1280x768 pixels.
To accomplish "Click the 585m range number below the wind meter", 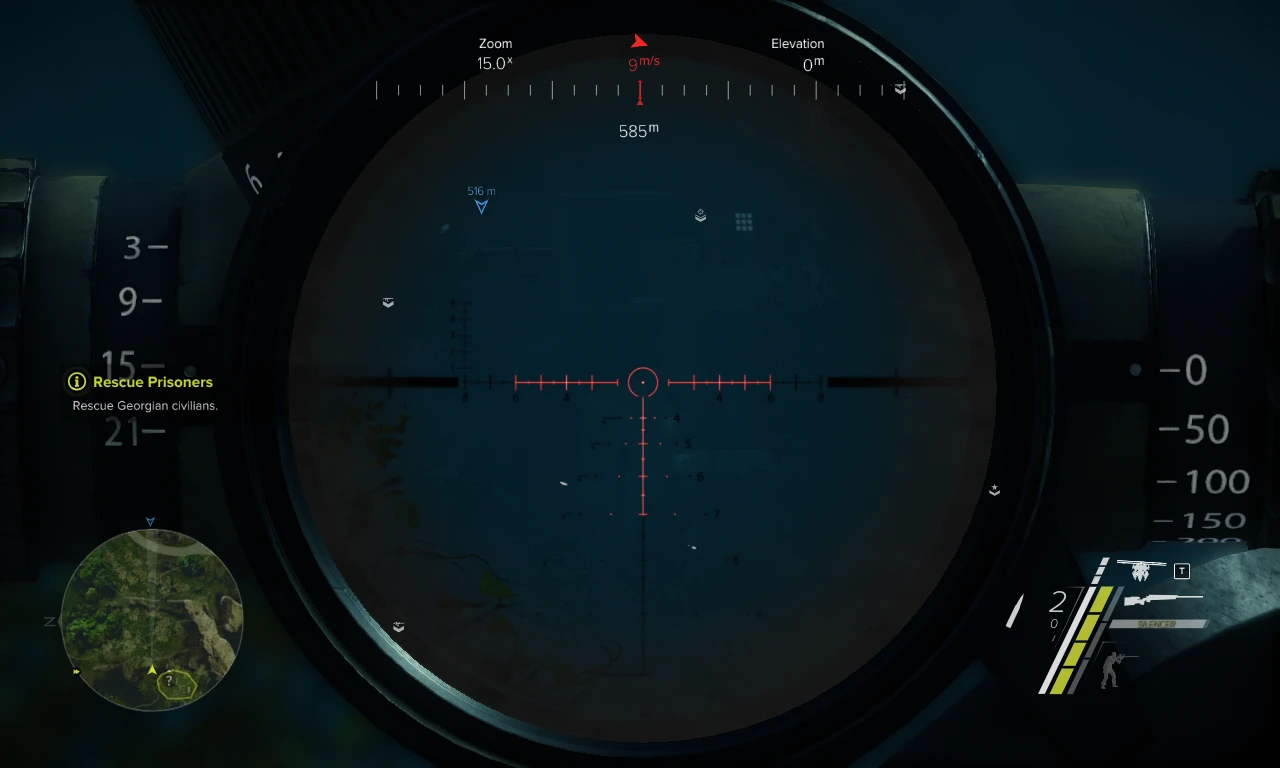I will point(637,129).
